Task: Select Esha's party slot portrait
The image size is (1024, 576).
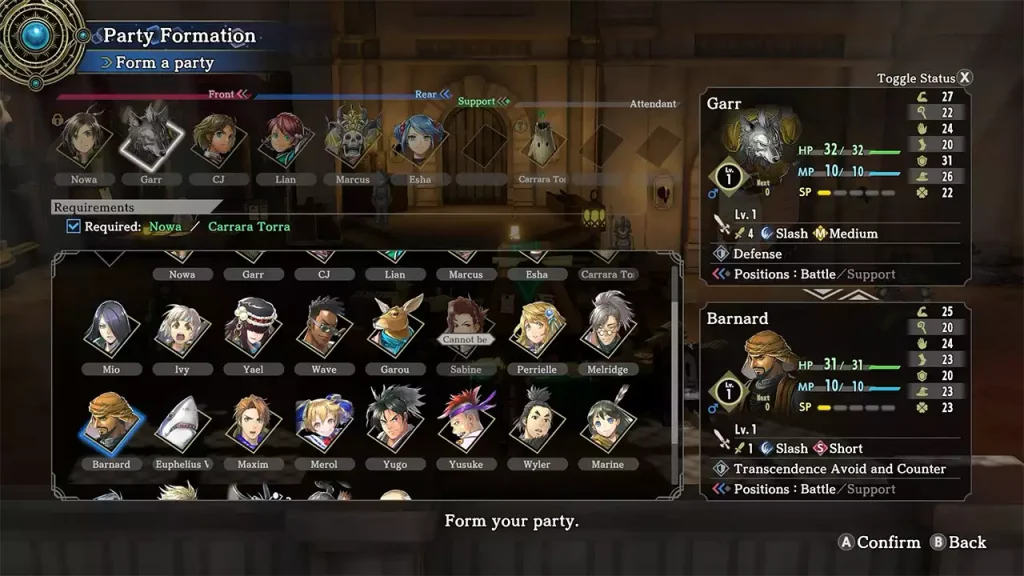Action: [x=420, y=139]
